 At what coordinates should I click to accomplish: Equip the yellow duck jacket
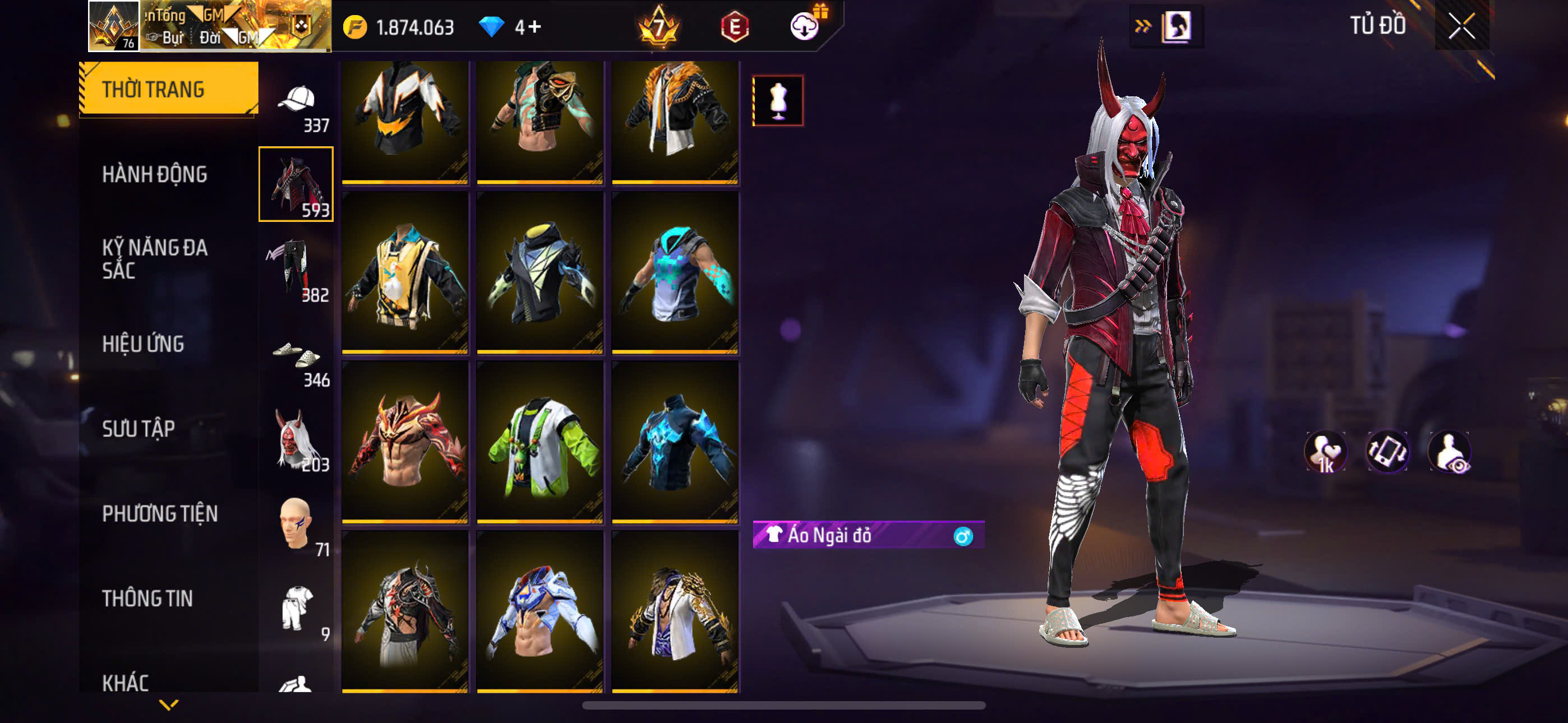tap(405, 272)
